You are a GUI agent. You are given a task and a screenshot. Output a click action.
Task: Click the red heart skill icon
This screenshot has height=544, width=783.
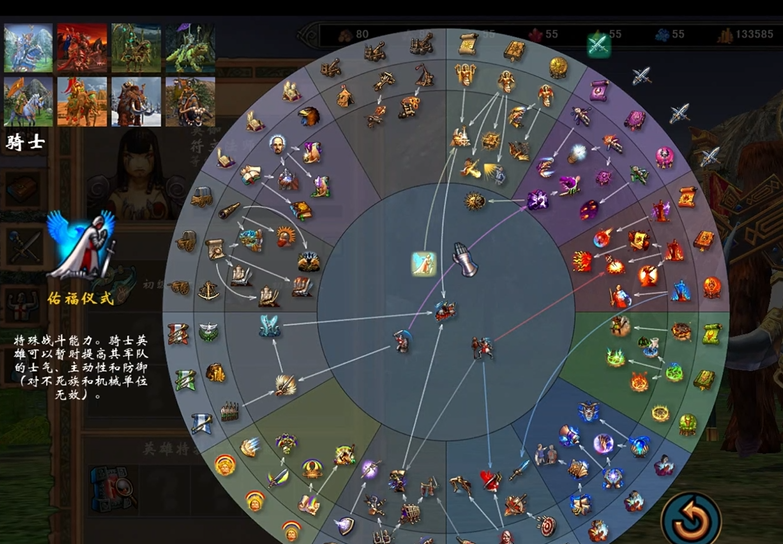click(x=489, y=481)
